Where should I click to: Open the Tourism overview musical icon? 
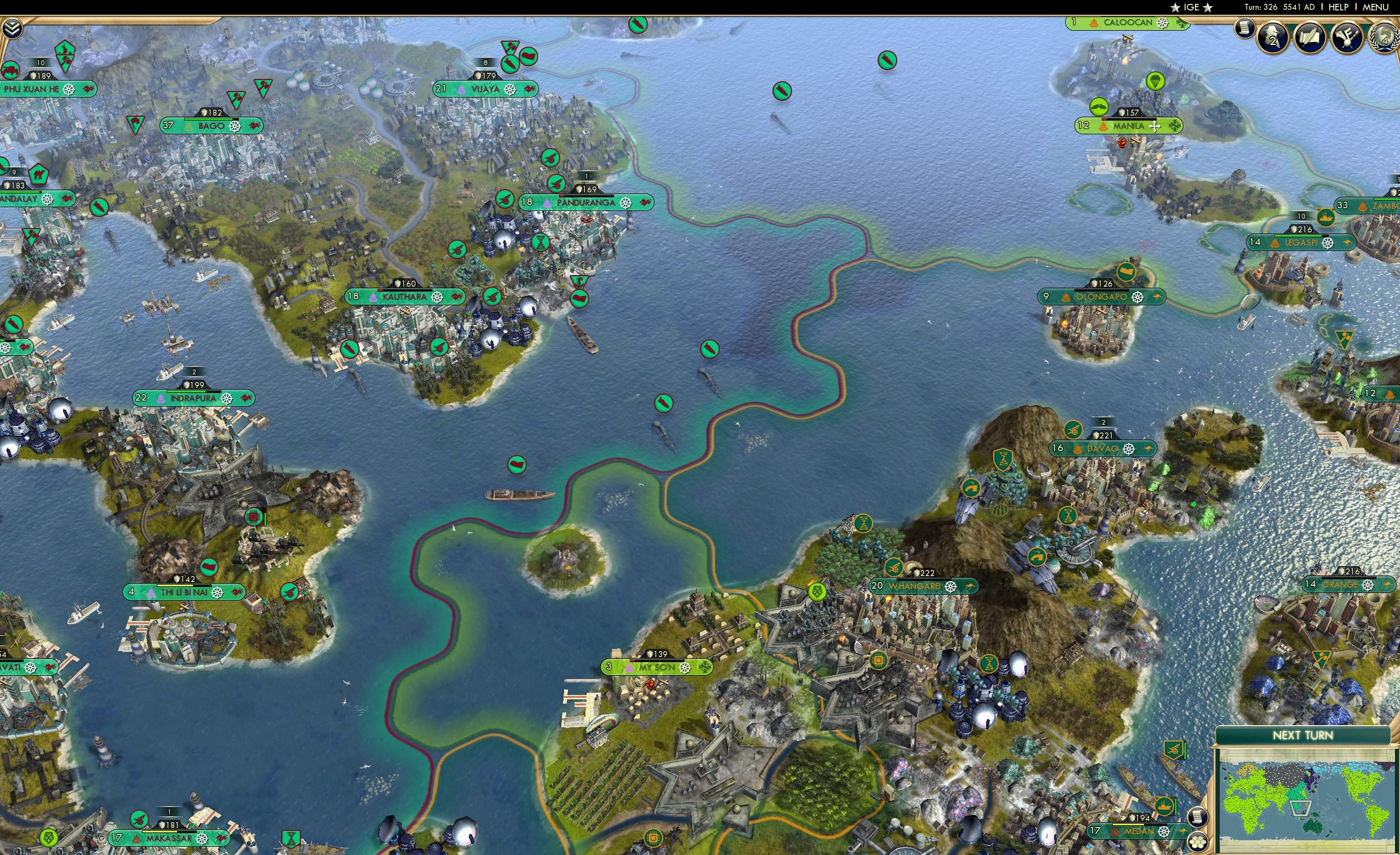tap(1346, 38)
